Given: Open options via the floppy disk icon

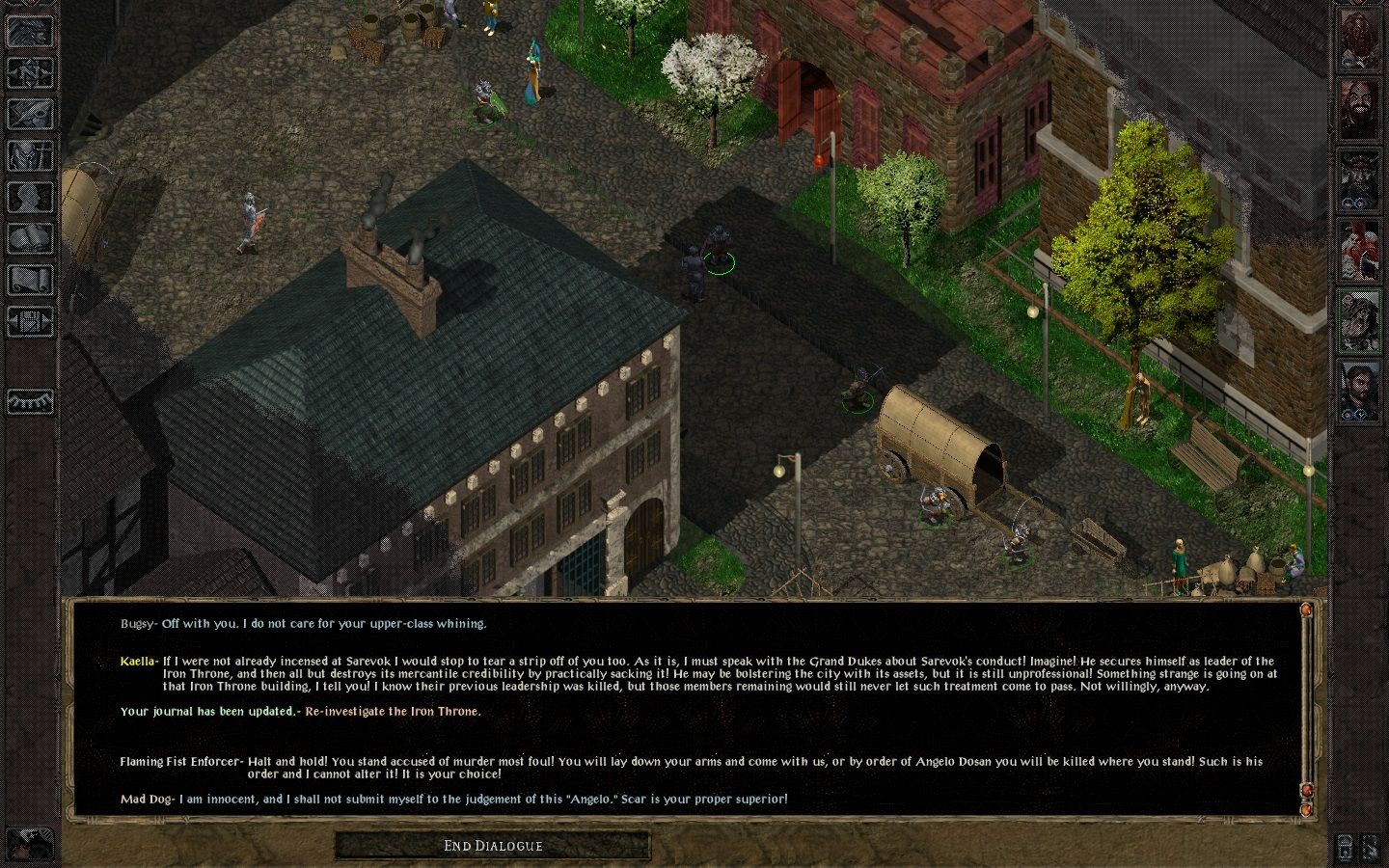Looking at the screenshot, I should tap(30, 321).
